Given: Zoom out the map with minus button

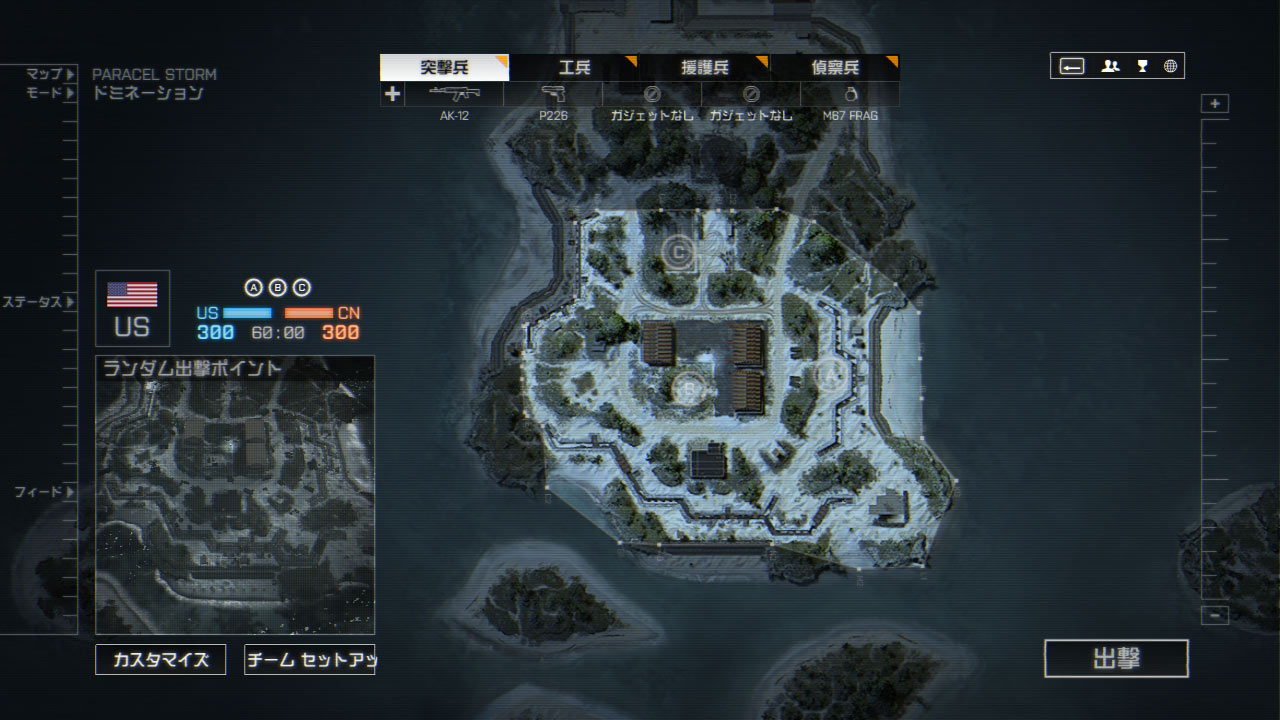Looking at the screenshot, I should click(1215, 615).
